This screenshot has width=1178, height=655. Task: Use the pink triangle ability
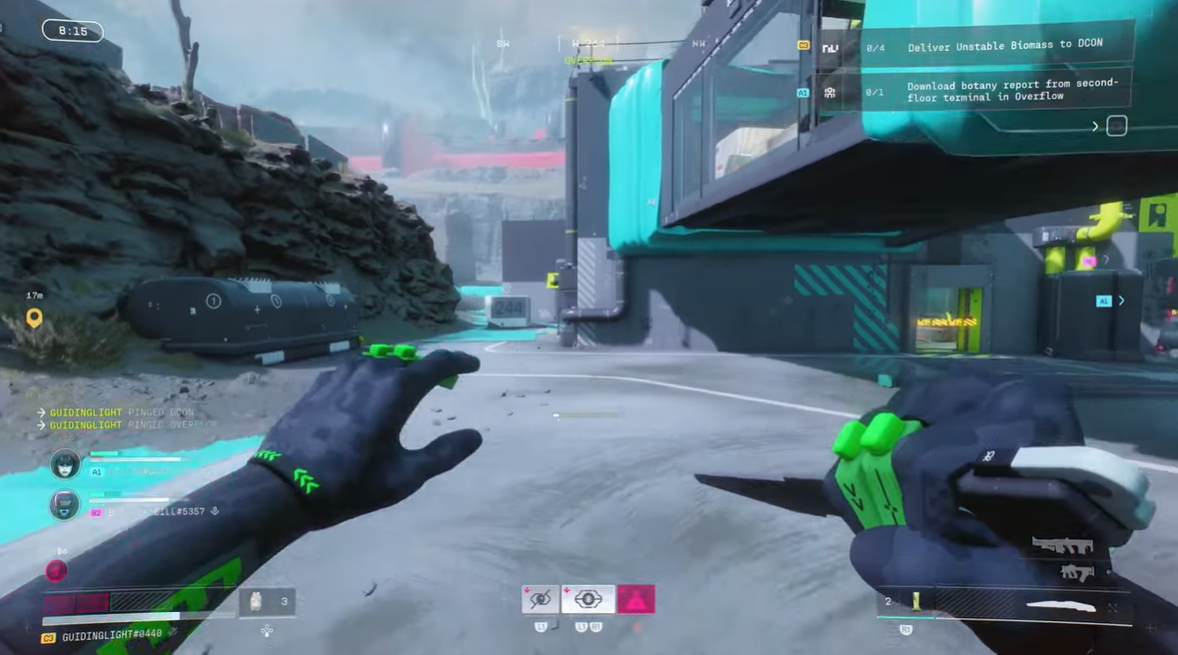pyautogui.click(x=636, y=599)
